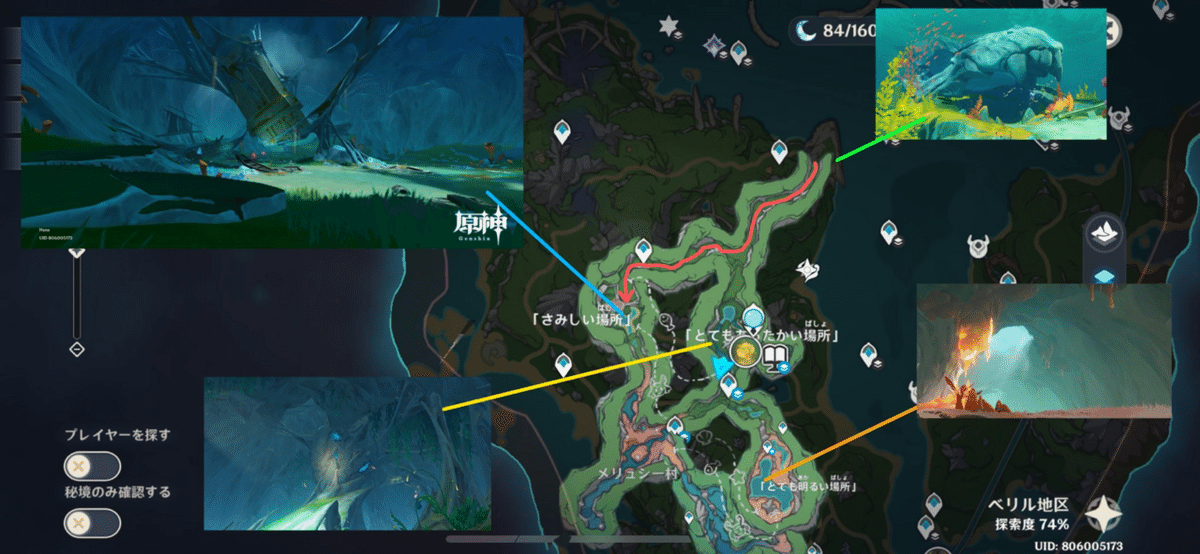This screenshot has width=1200, height=554.
Task: Select the waypoint at the red path's start
Action: coord(780,152)
